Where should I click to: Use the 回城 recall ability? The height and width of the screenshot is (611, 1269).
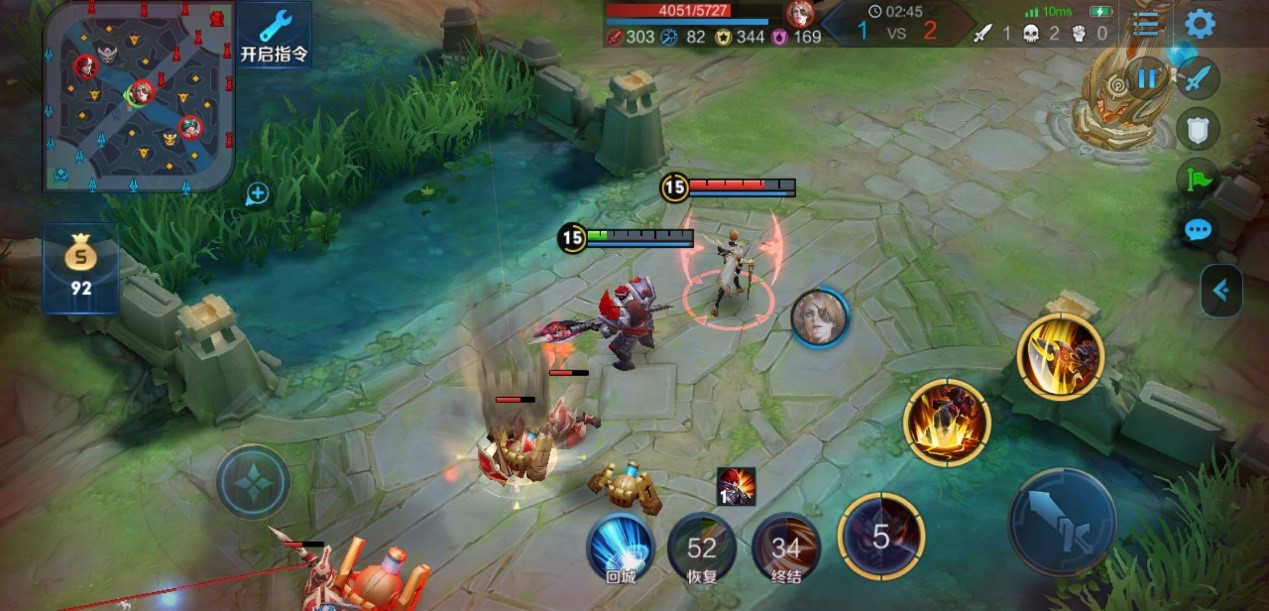(620, 547)
